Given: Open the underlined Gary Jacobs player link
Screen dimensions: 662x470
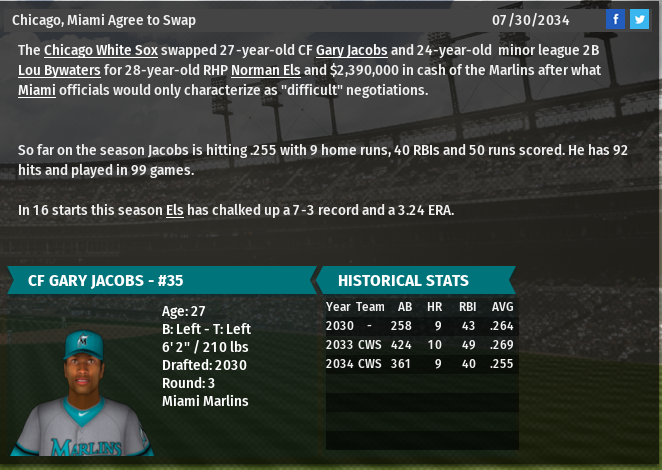Looking at the screenshot, I should pyautogui.click(x=351, y=50).
